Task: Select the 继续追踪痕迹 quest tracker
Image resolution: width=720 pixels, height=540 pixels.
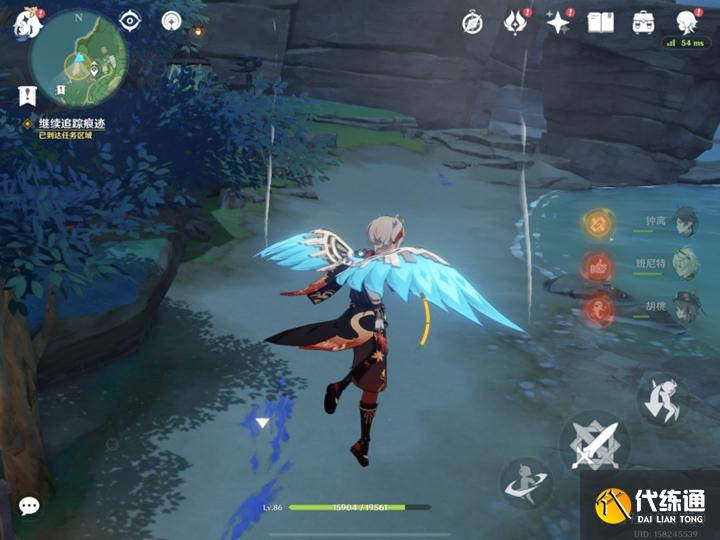Action: point(71,124)
